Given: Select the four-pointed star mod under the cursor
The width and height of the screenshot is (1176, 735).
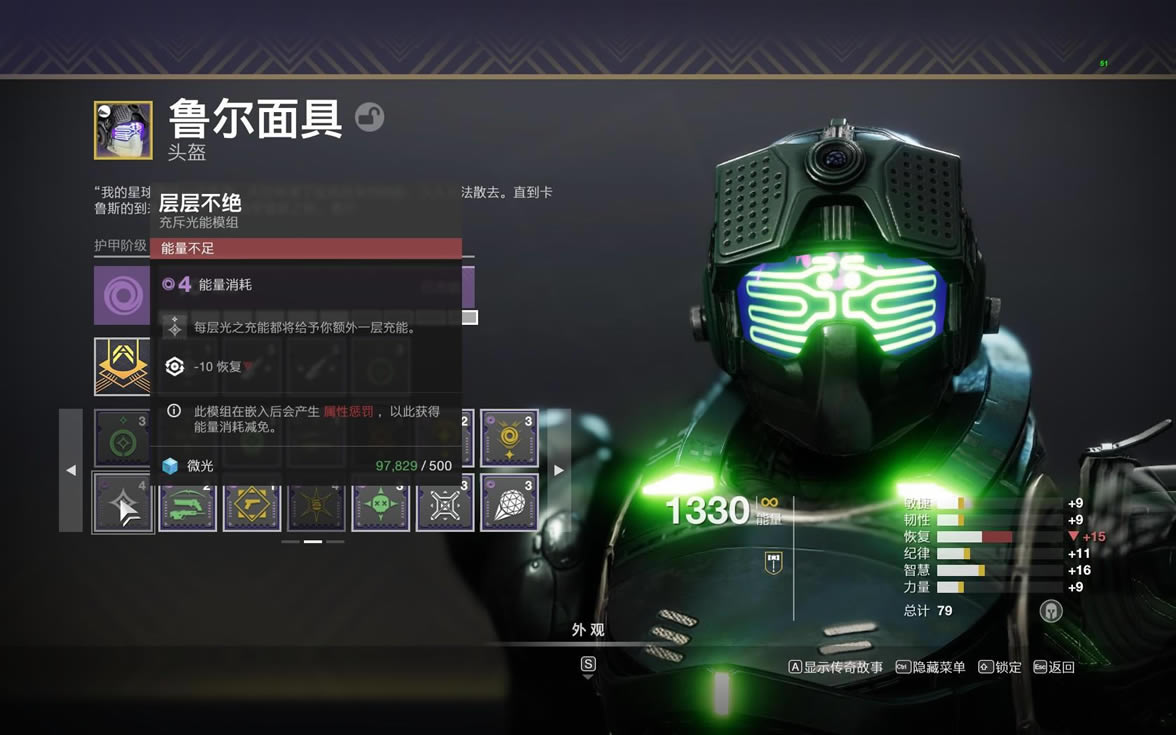Looking at the screenshot, I should (x=124, y=502).
